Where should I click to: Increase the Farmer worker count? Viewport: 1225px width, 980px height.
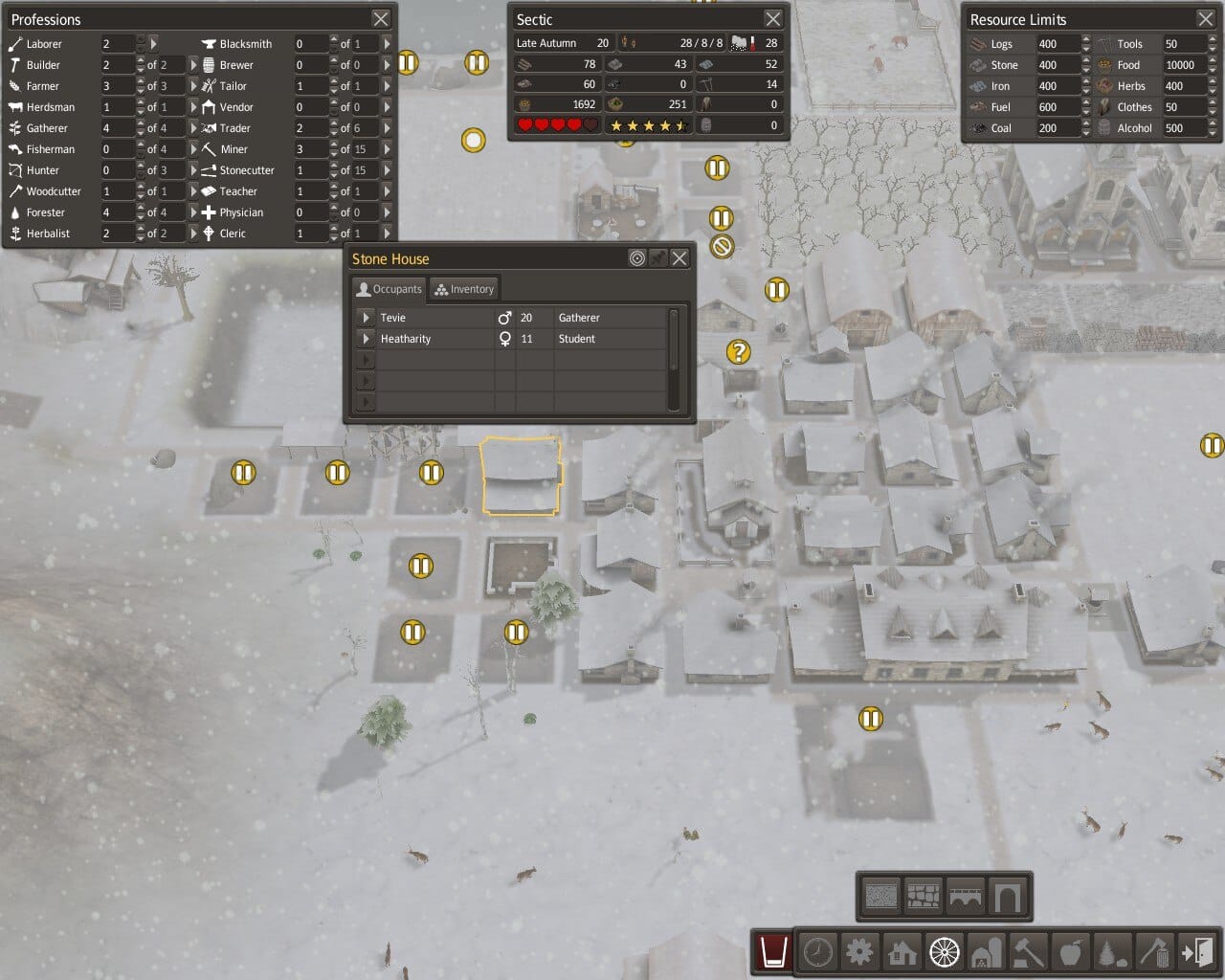[x=140, y=81]
